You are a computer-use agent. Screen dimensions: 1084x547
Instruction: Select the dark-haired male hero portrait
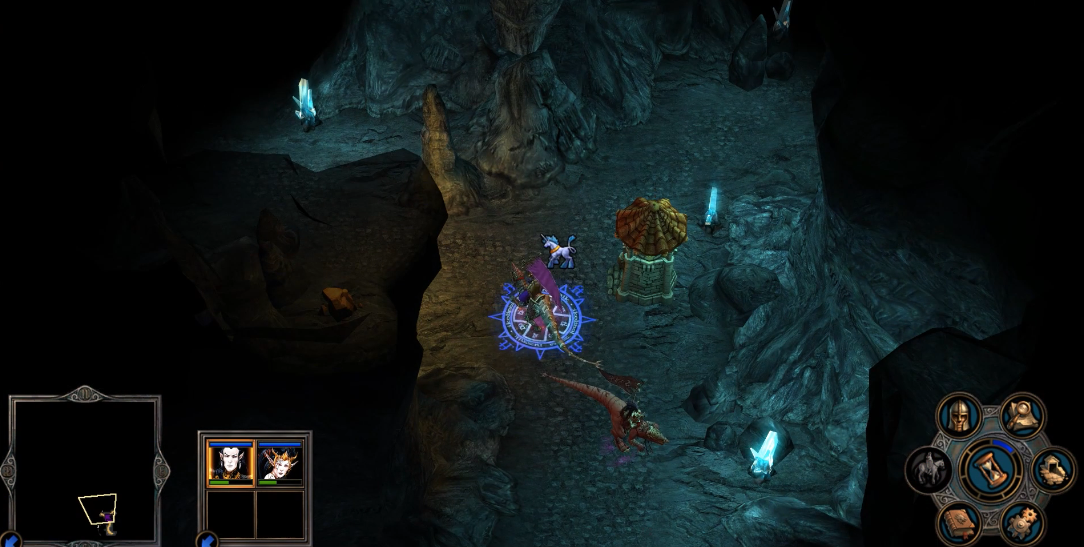tap(229, 463)
